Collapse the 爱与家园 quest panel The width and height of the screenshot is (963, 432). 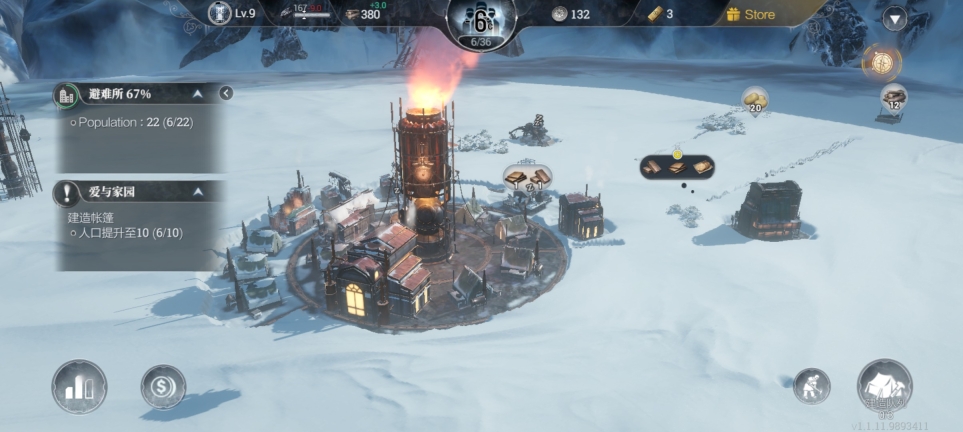click(x=198, y=191)
